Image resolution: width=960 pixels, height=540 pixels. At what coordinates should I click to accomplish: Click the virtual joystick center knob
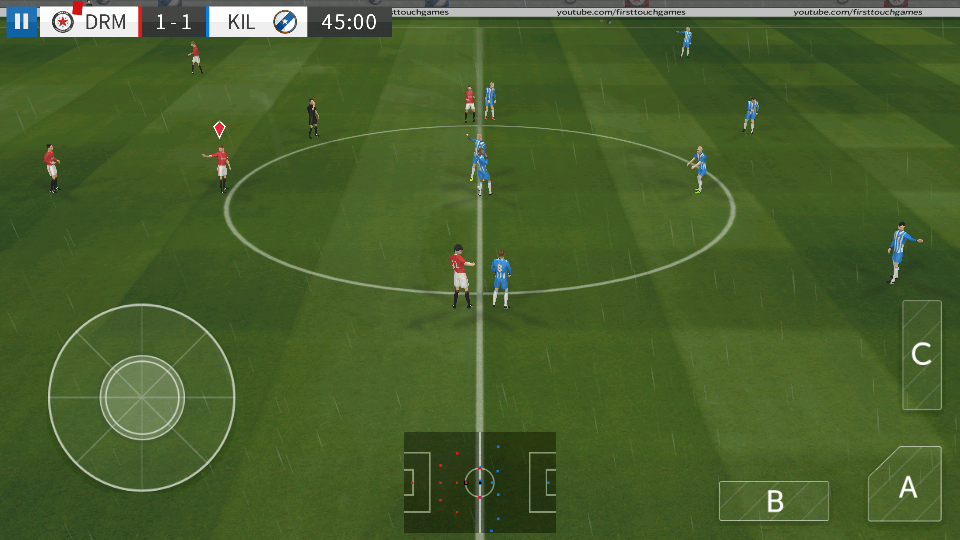[142, 397]
